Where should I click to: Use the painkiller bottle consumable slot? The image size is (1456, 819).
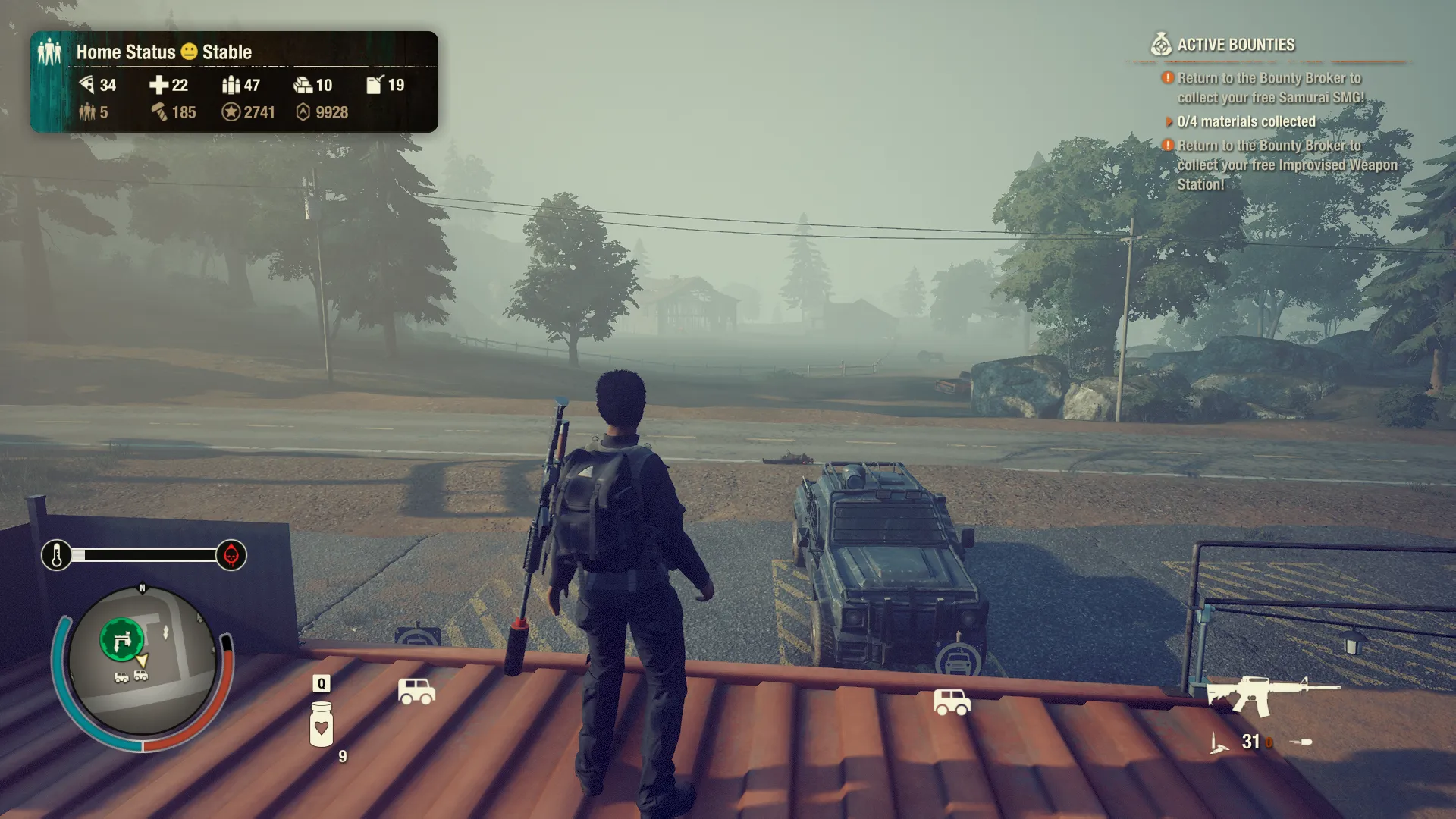(x=322, y=724)
